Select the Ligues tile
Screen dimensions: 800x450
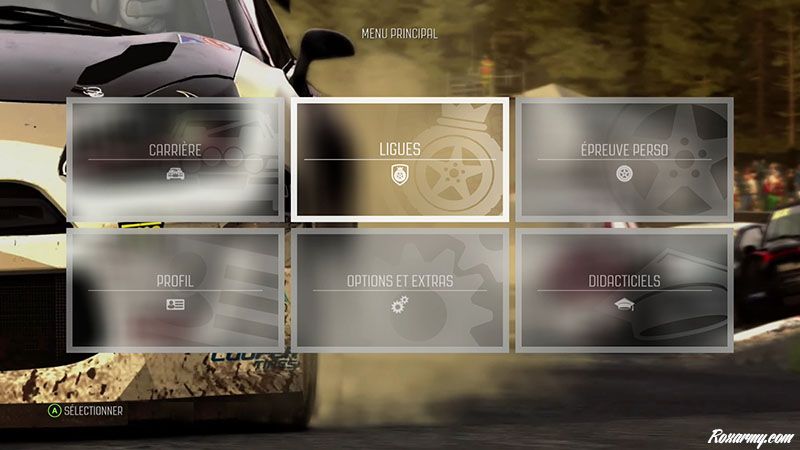[x=400, y=158]
